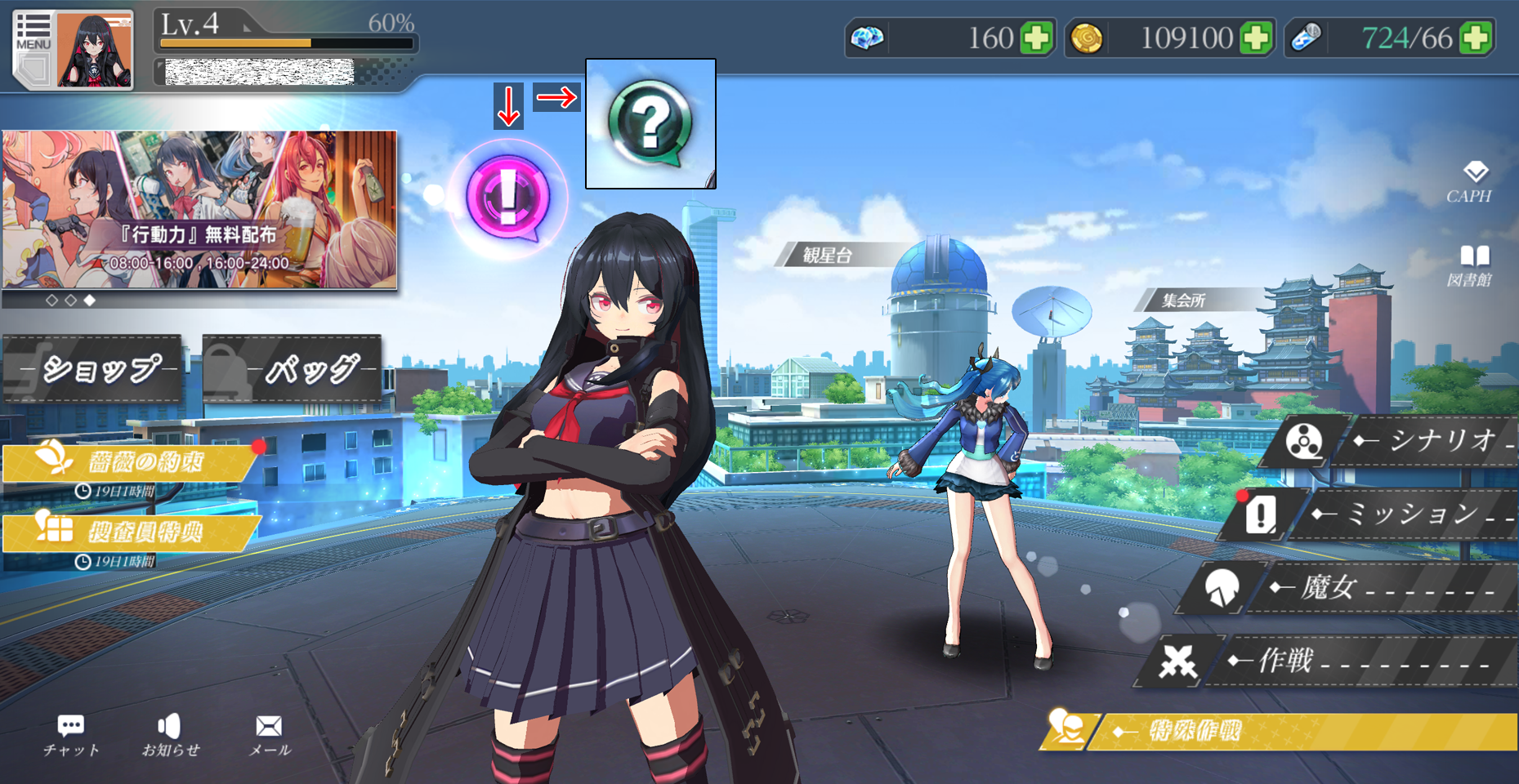This screenshot has height=784, width=1519.
Task: Open the 捜査員特典 bonus event
Action: point(131,532)
